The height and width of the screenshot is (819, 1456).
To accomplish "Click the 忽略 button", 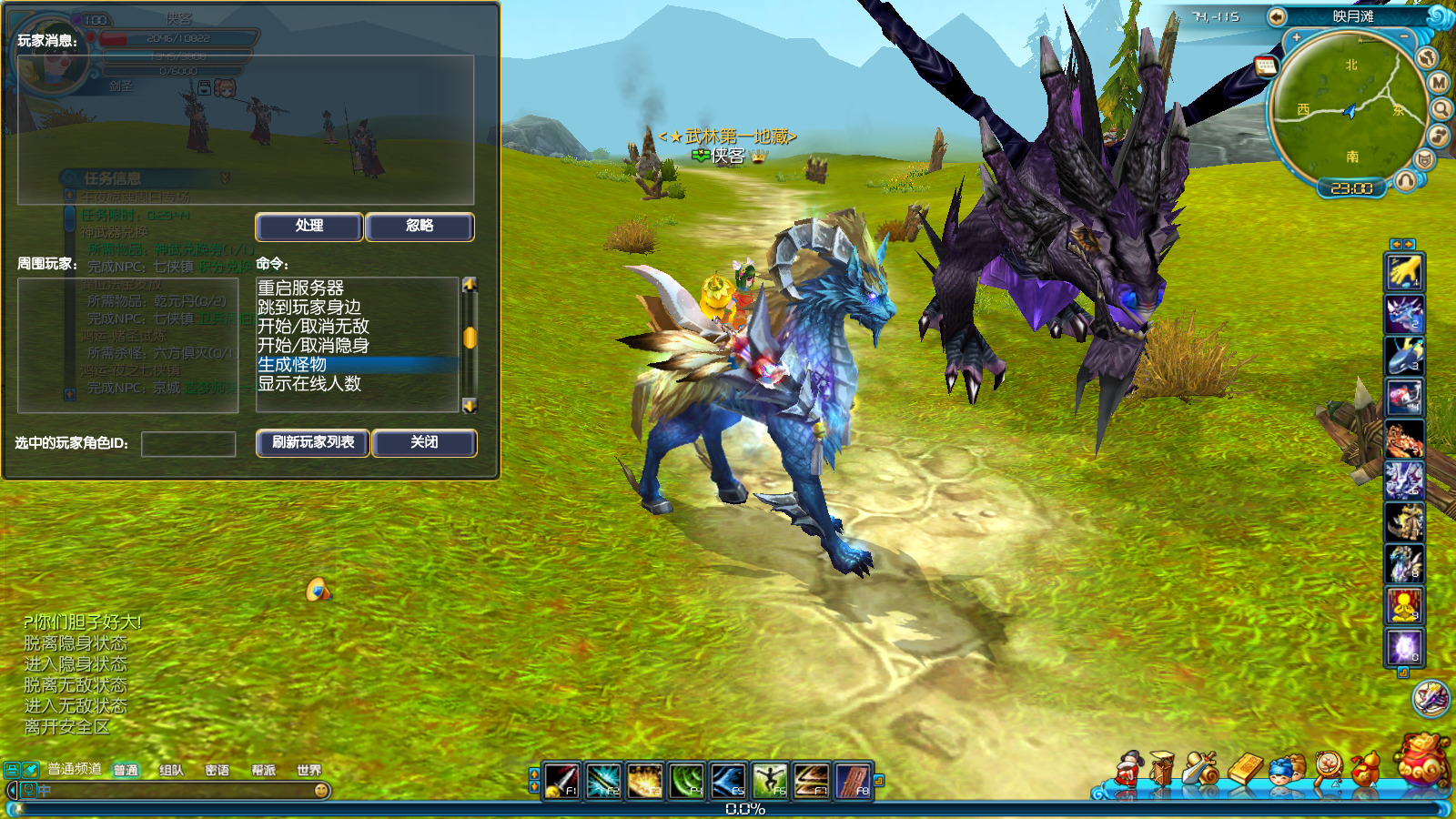I will pyautogui.click(x=420, y=227).
